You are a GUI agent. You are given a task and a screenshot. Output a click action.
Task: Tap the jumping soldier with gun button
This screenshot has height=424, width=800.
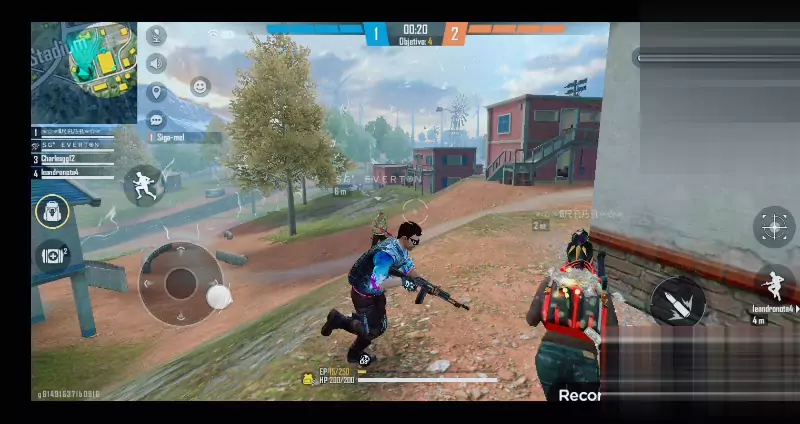pyautogui.click(x=774, y=284)
